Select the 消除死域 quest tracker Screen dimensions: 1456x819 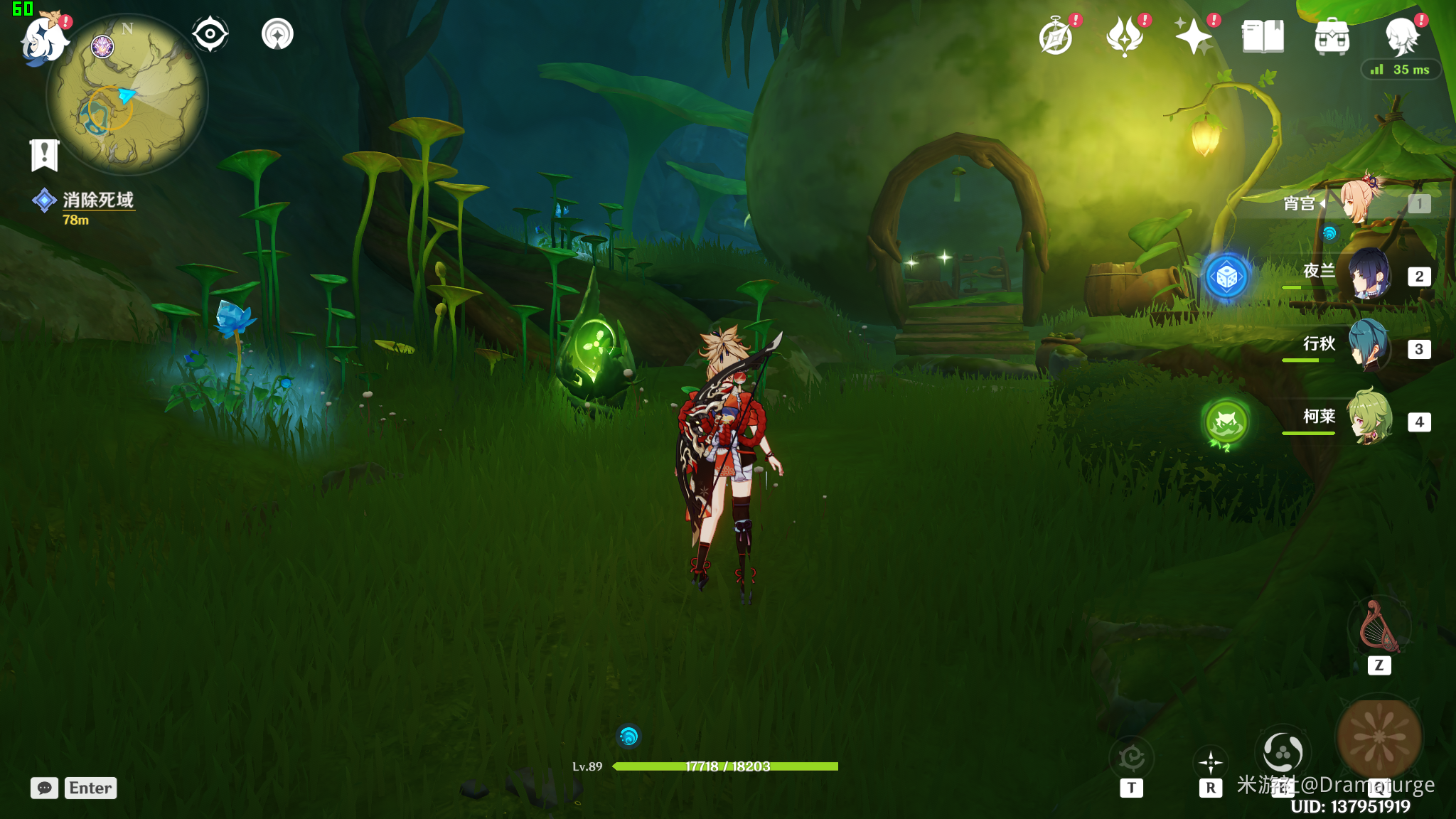(97, 200)
